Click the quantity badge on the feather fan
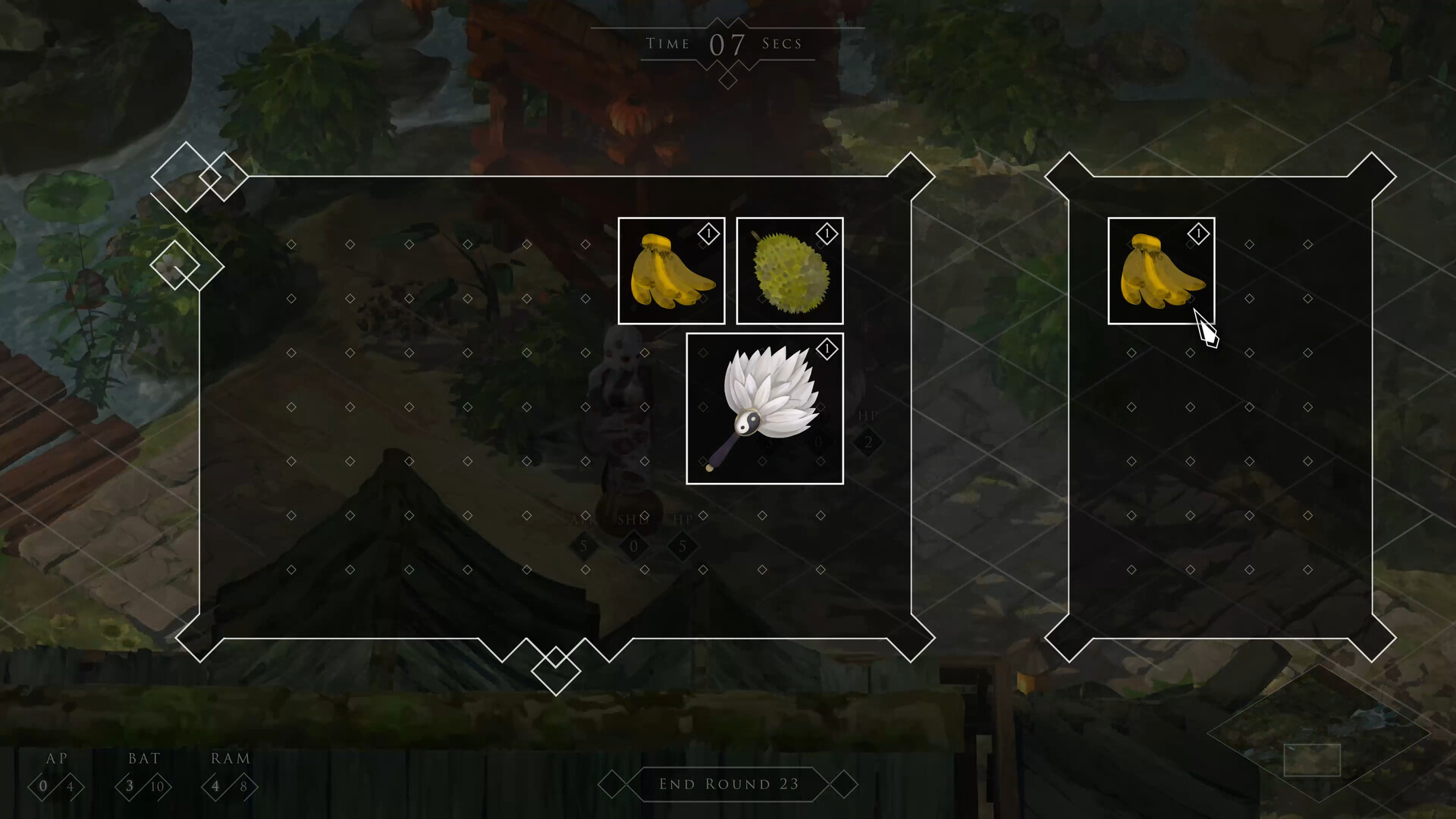This screenshot has height=819, width=1456. [x=826, y=349]
